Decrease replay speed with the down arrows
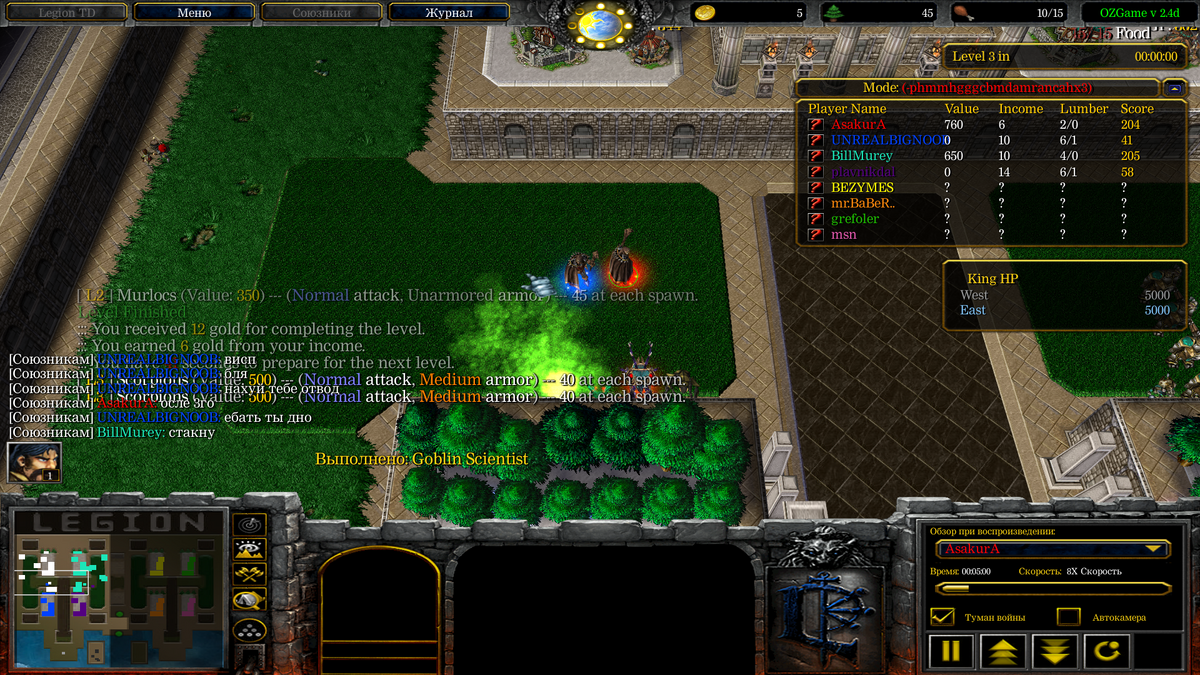This screenshot has height=675, width=1200. click(x=1056, y=652)
